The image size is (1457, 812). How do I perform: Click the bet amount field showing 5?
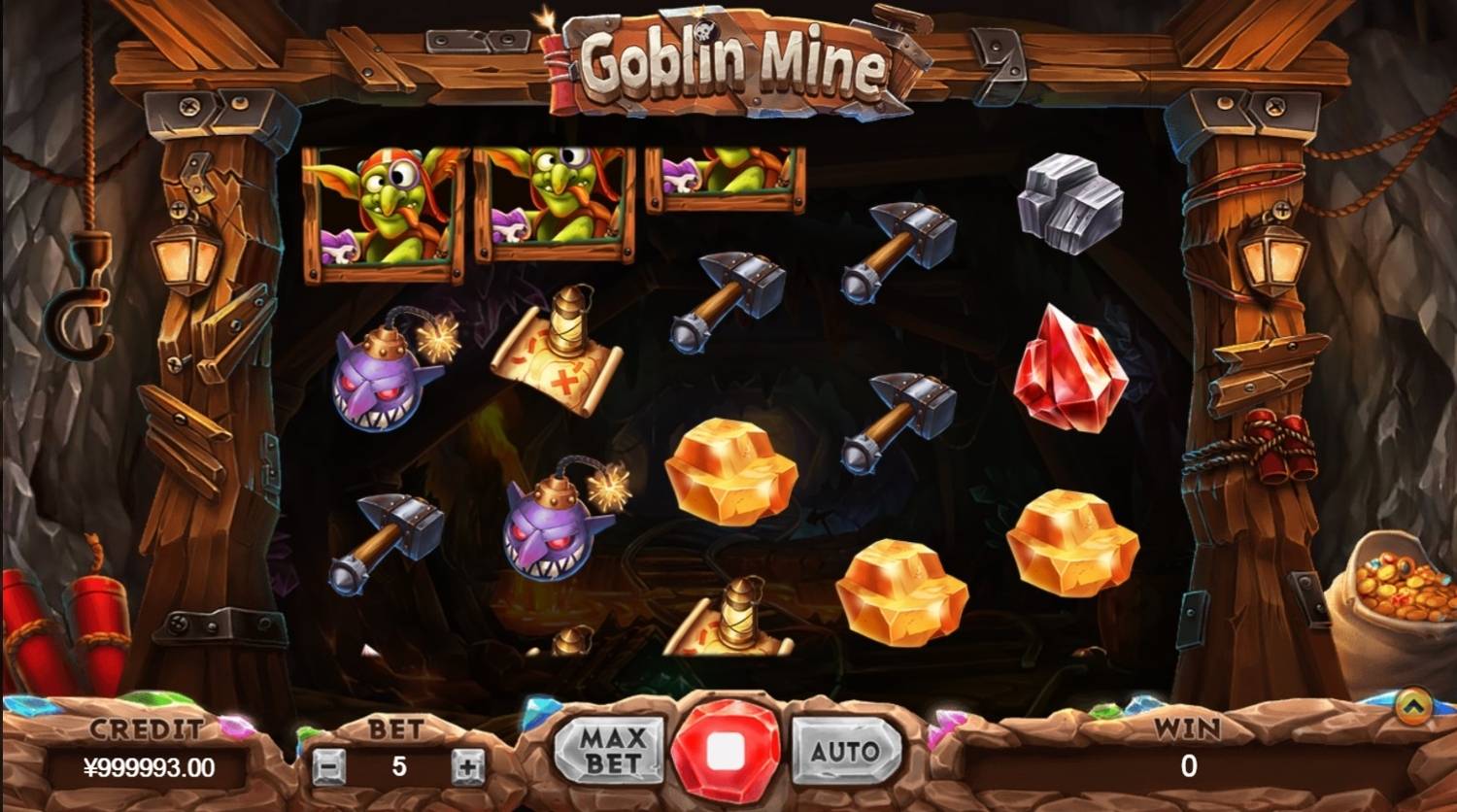399,763
